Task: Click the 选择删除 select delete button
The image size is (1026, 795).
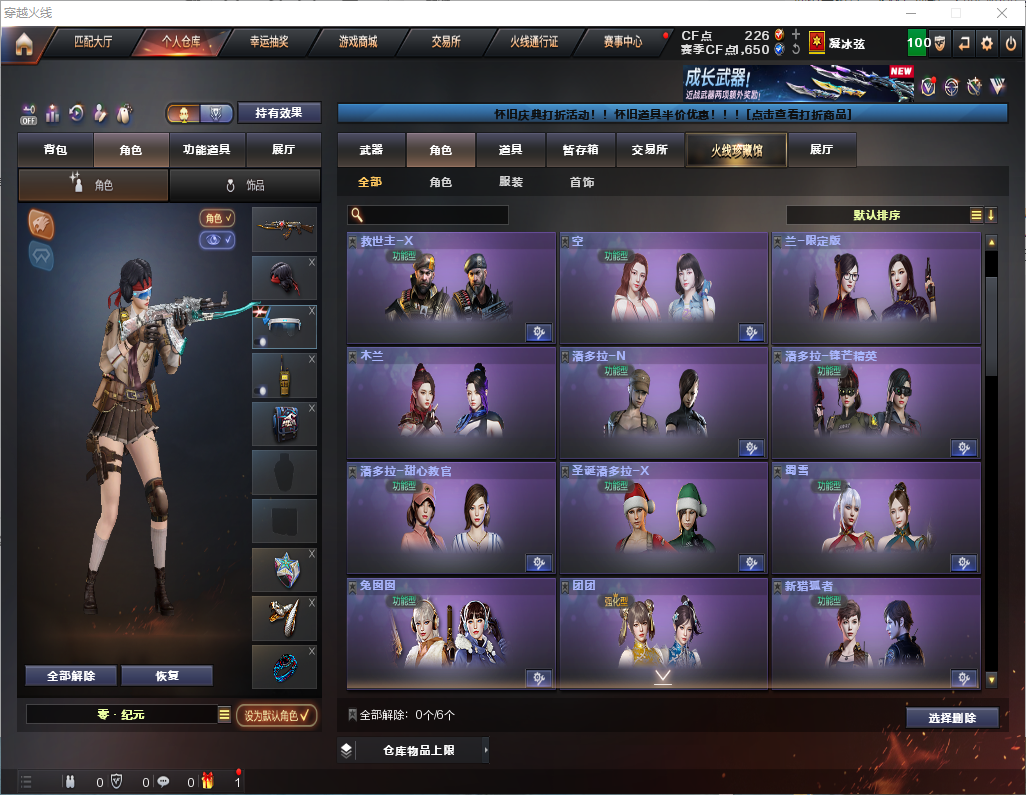Action: [x=952, y=718]
